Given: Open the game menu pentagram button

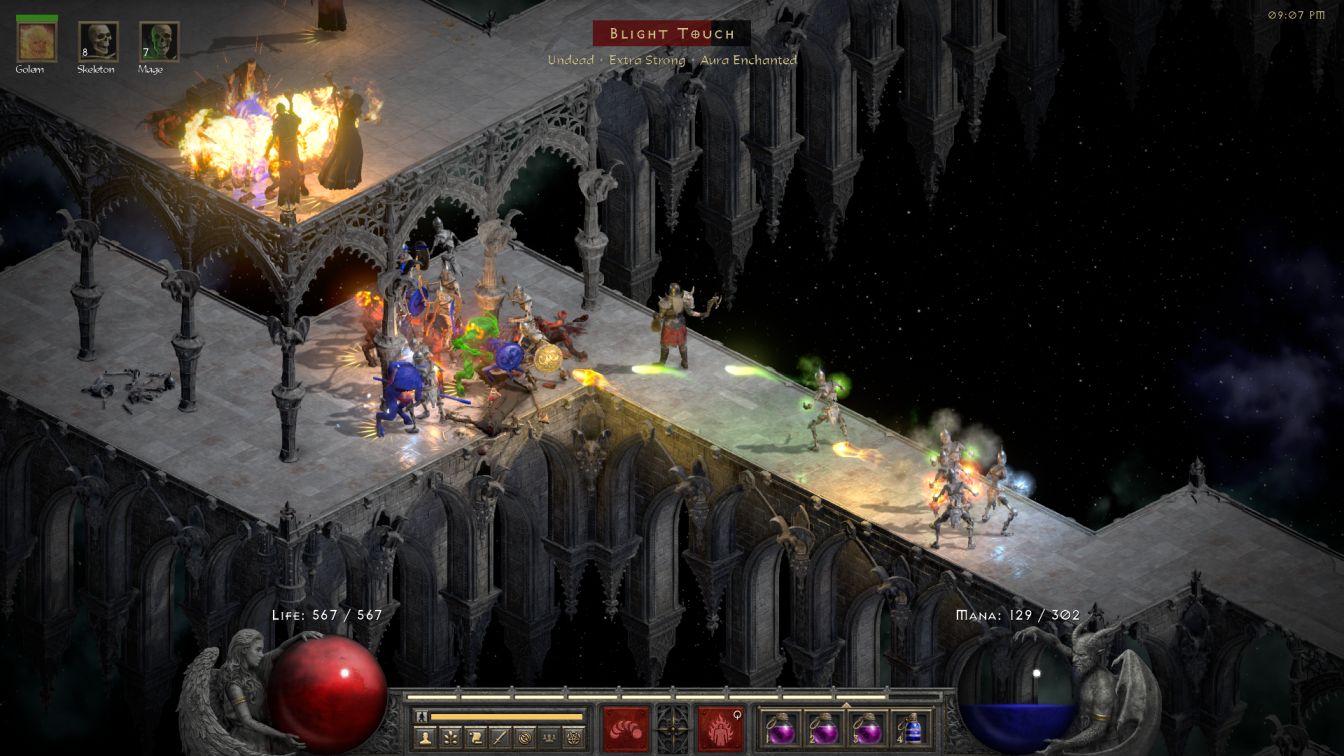Looking at the screenshot, I should tap(574, 738).
